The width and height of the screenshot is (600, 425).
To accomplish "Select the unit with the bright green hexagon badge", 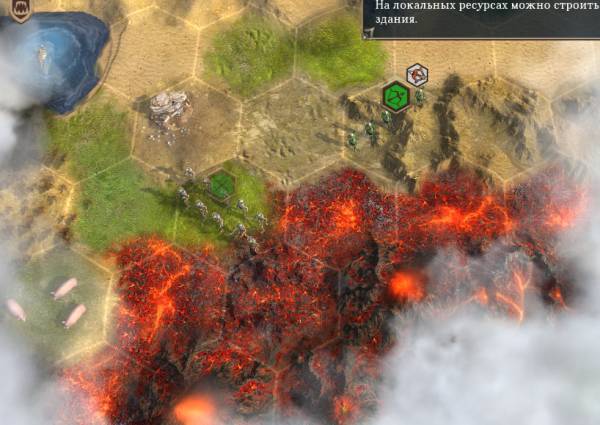I will (397, 97).
